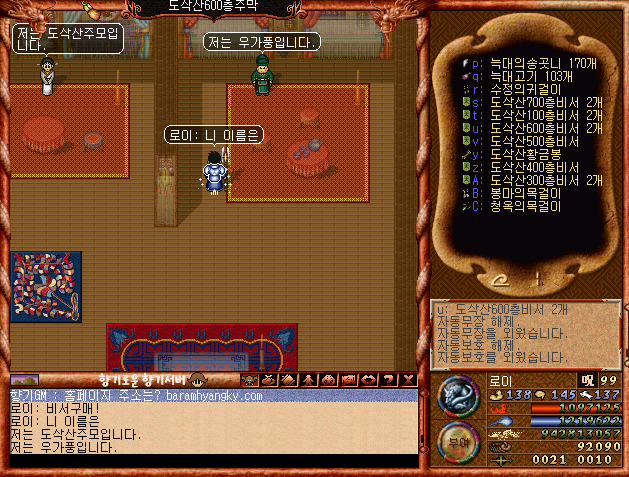Choose the 수정의귀걸이 item entry
Viewport: 629px width, 477px height.
[519, 88]
